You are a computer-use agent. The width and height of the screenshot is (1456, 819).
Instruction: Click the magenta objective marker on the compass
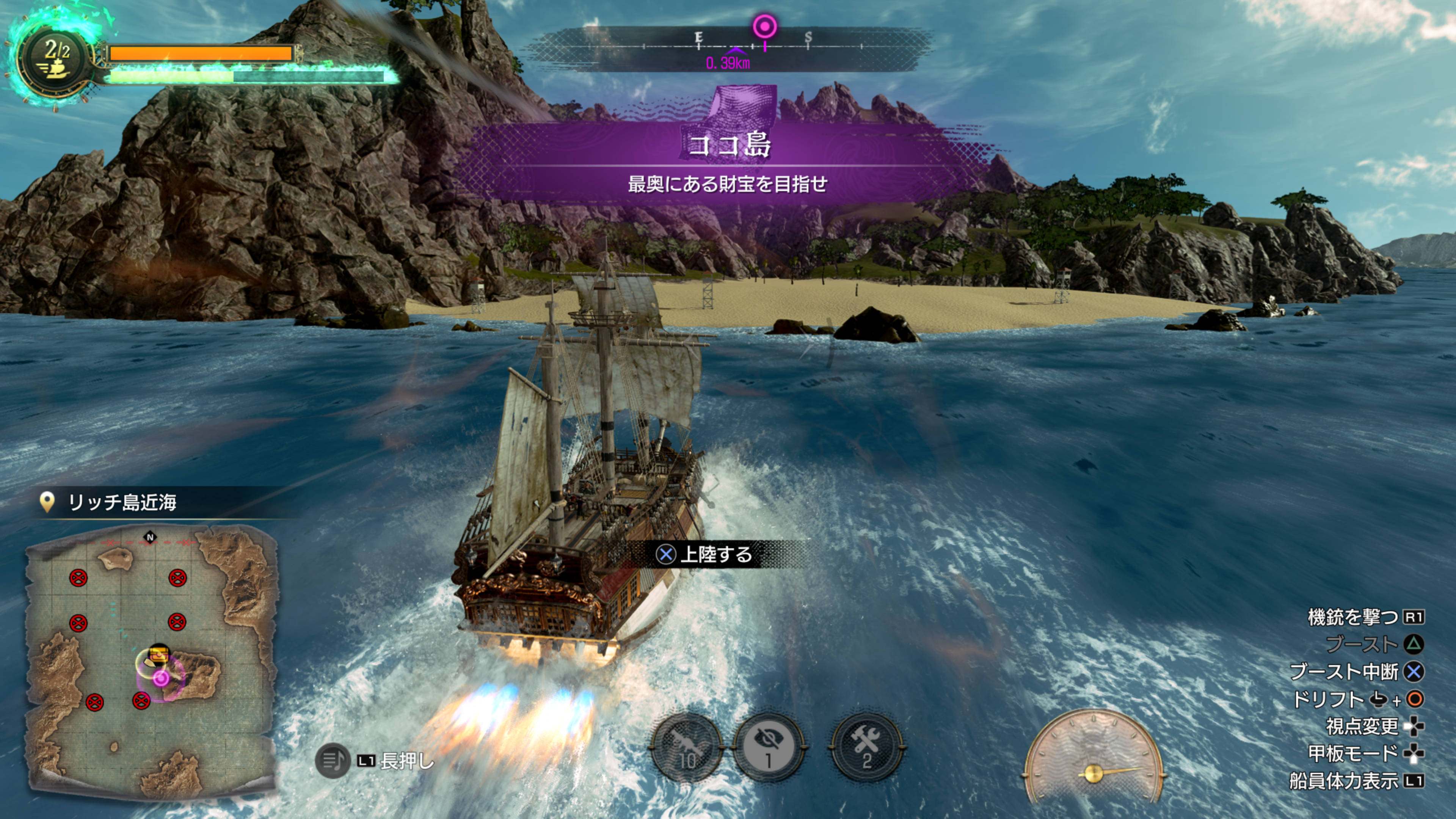pyautogui.click(x=765, y=27)
